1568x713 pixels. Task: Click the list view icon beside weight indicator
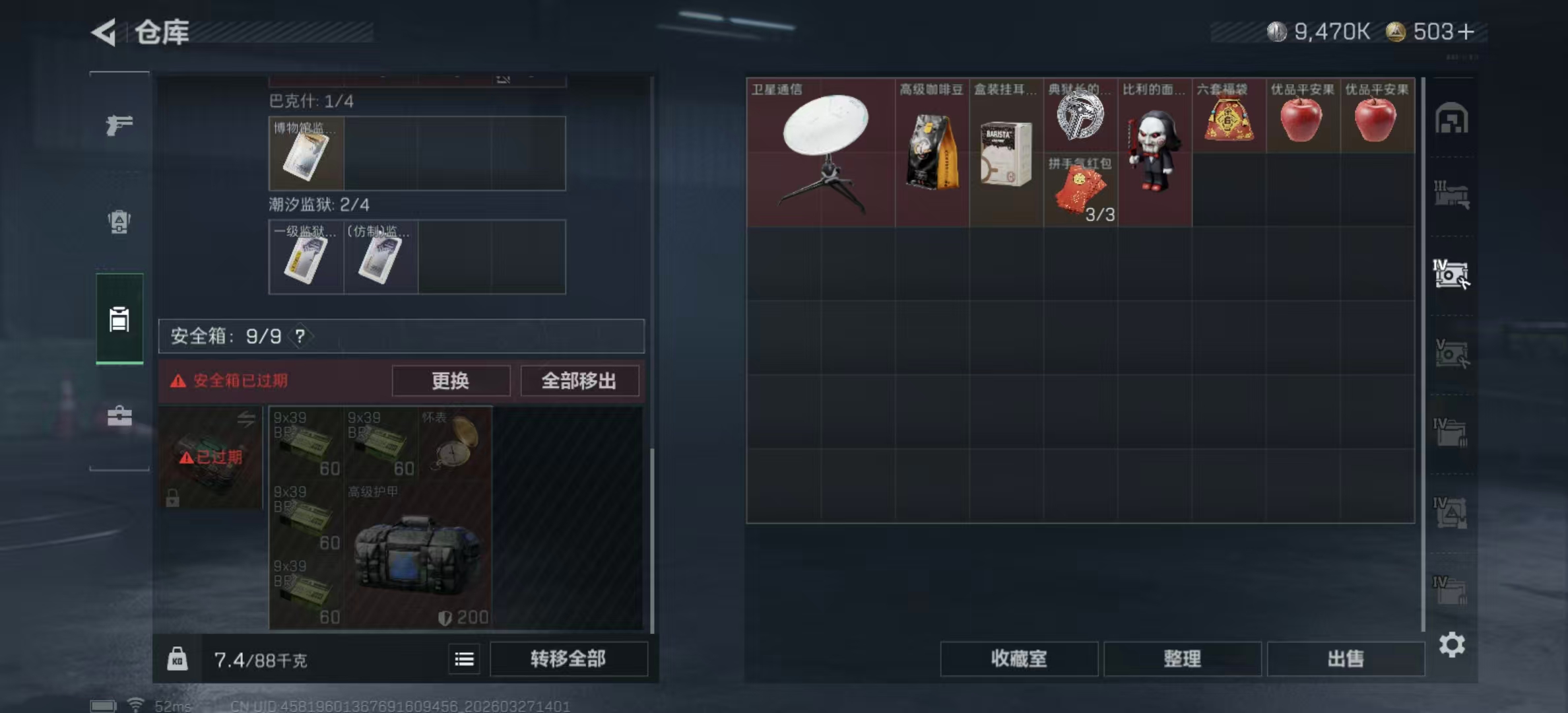(x=464, y=659)
